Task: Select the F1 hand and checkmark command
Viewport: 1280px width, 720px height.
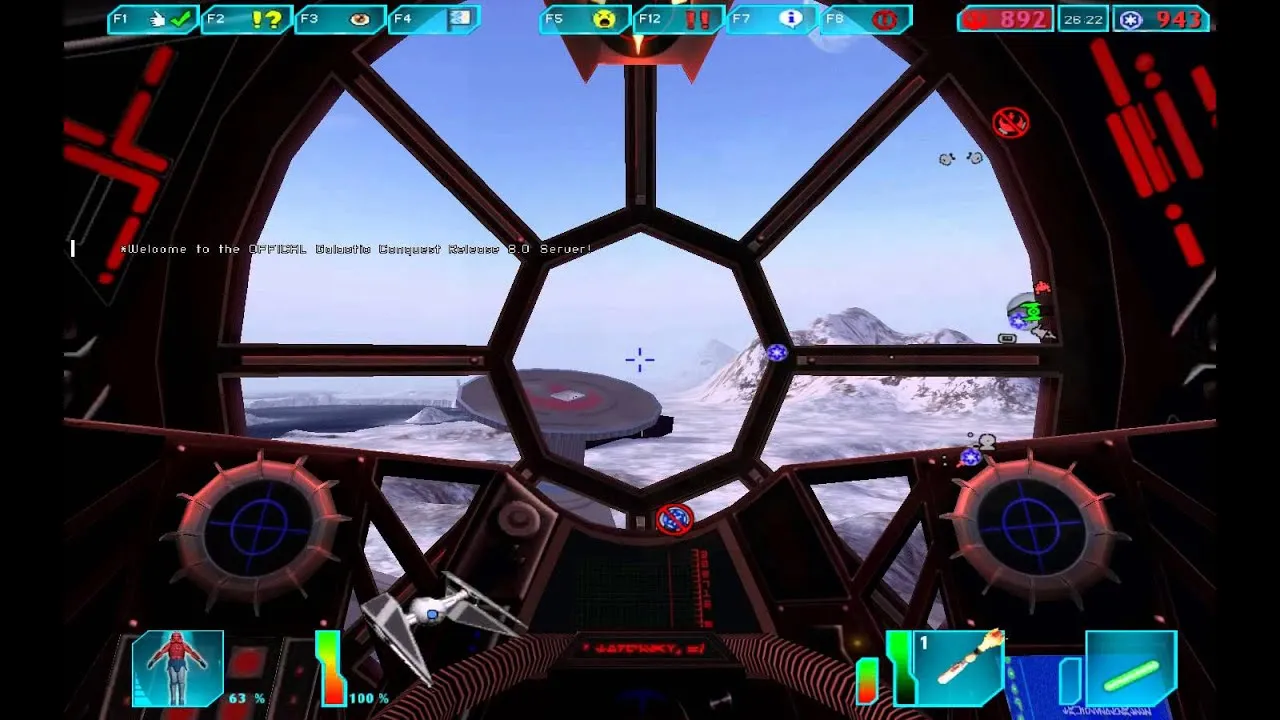Action: tap(153, 19)
